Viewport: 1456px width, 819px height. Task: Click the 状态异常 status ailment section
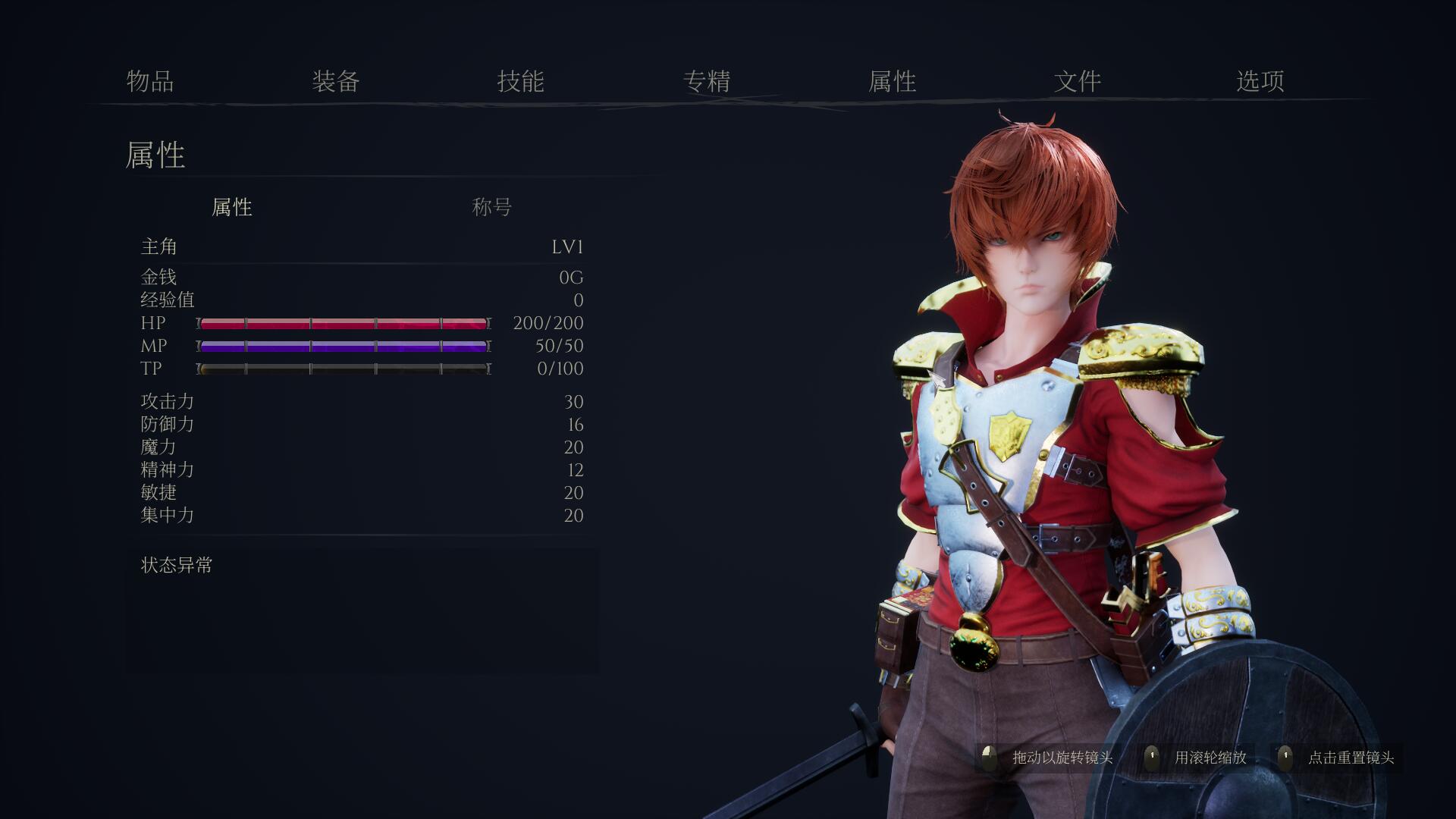click(x=174, y=564)
